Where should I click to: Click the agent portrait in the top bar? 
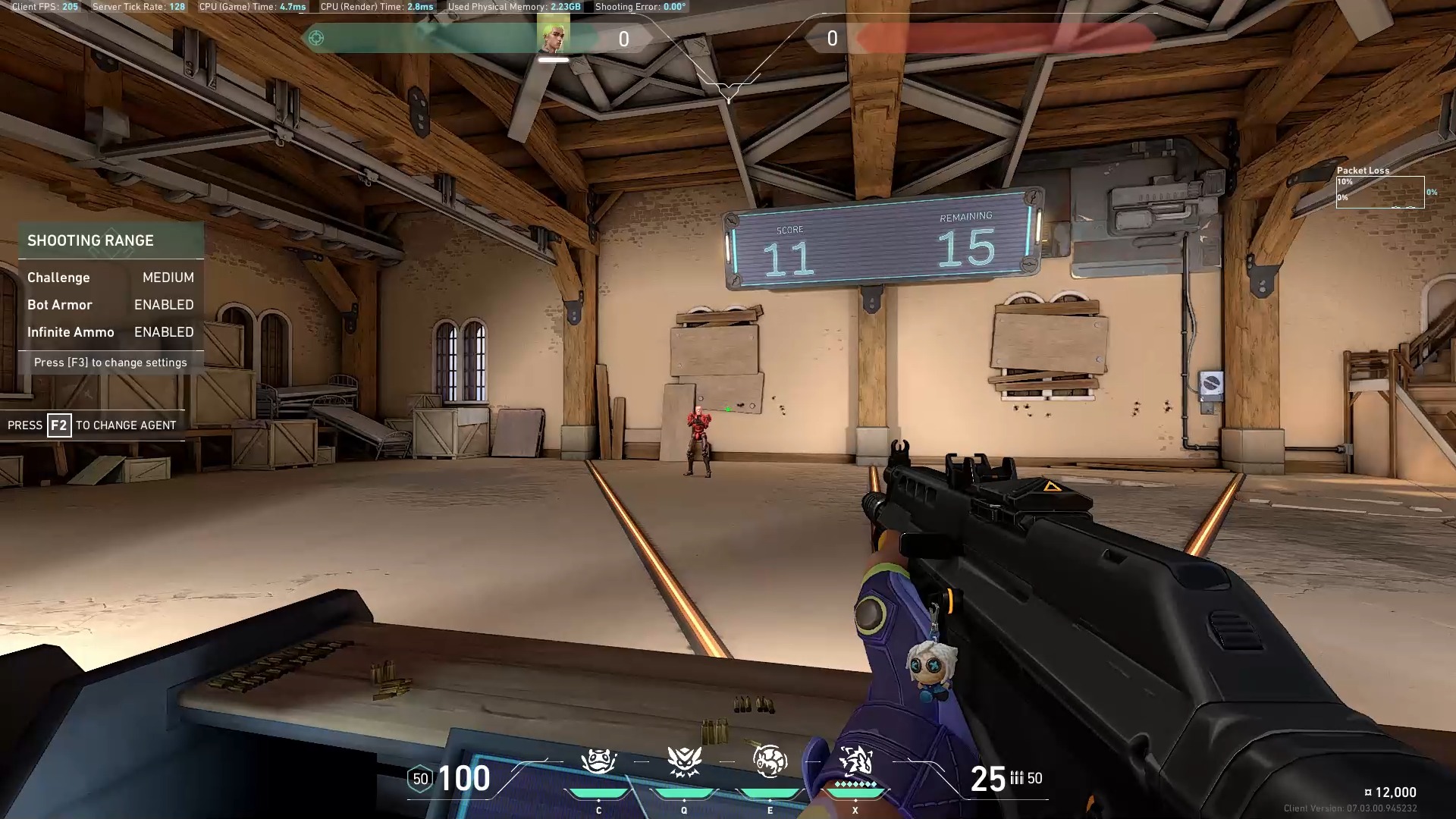(553, 38)
